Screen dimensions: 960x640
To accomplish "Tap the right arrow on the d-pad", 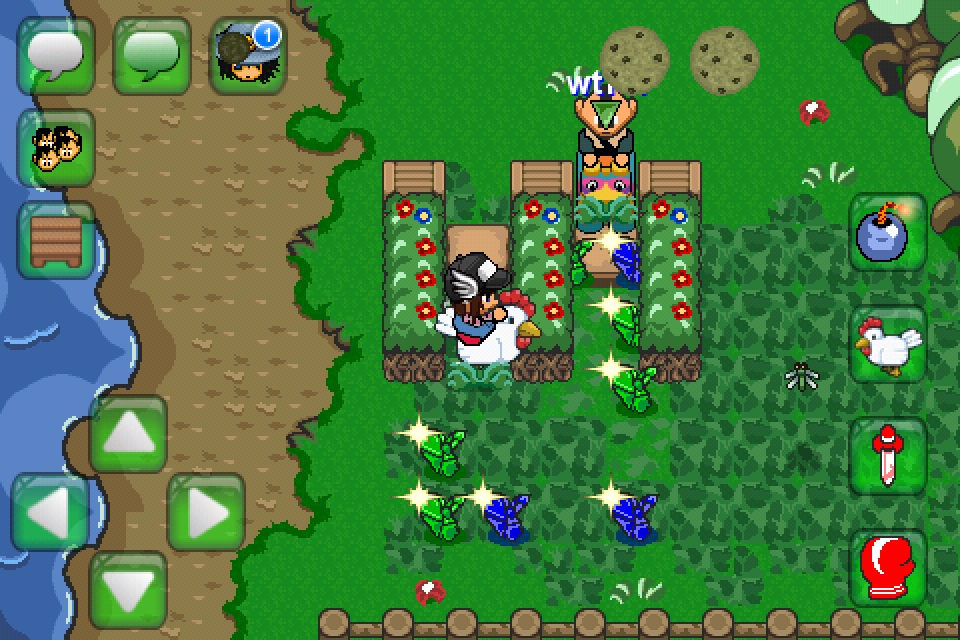I will [x=205, y=512].
